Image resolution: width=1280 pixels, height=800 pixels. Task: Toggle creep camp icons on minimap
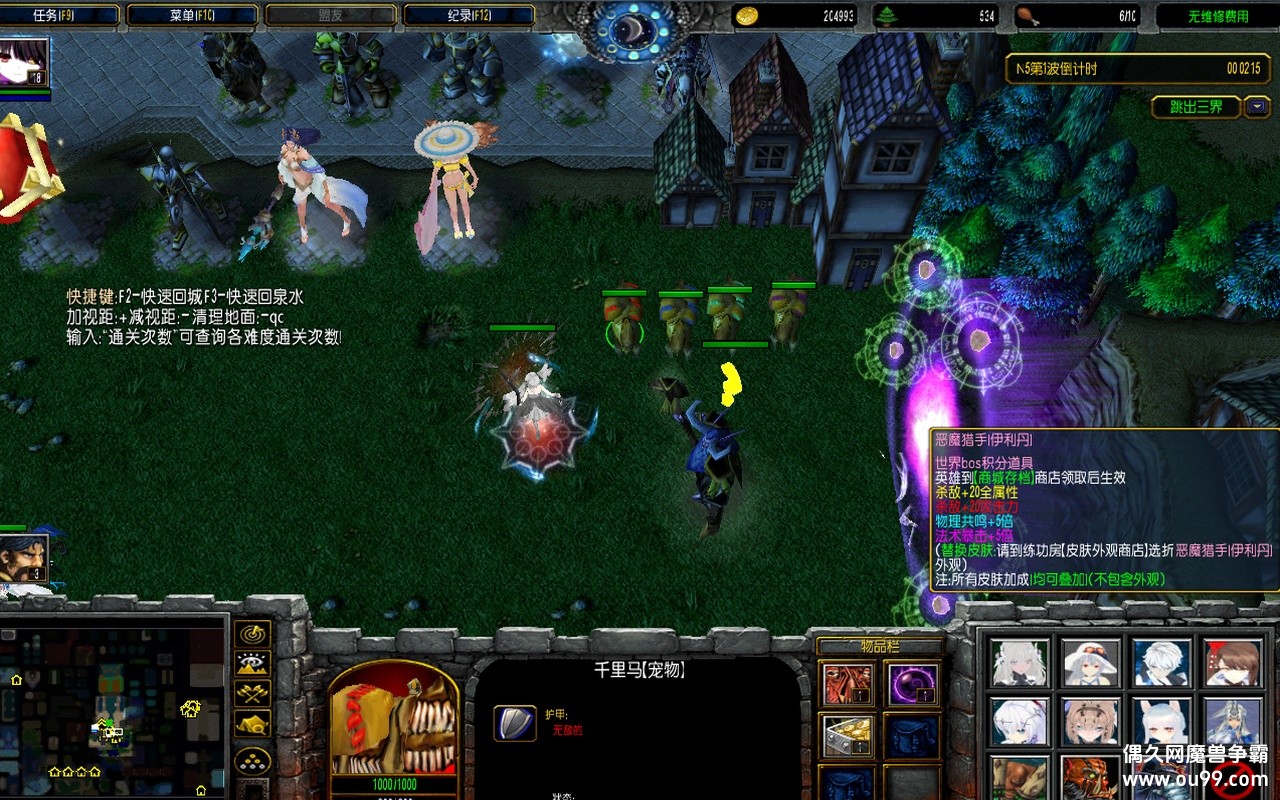252,722
